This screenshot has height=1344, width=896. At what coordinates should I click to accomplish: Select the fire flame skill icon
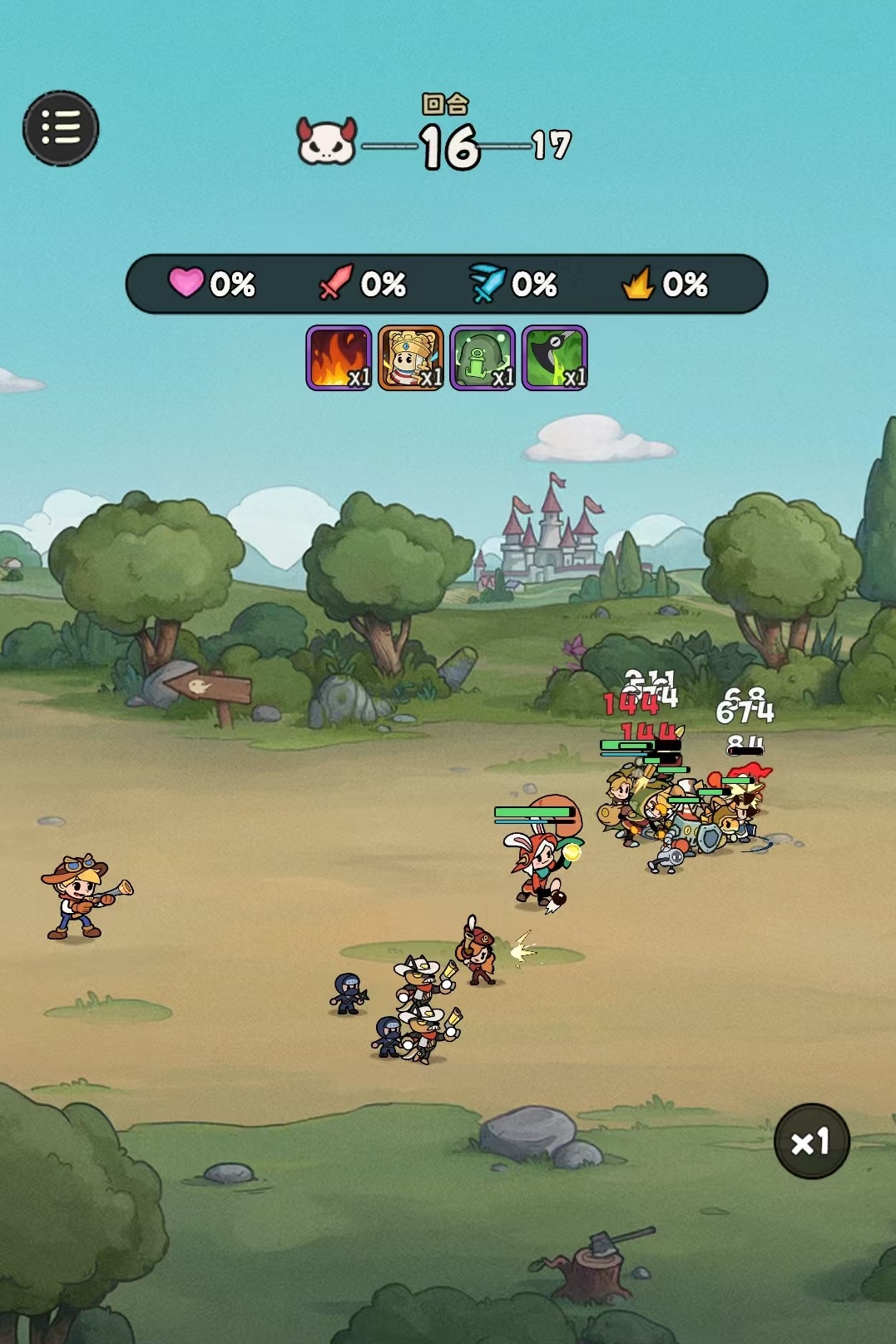339,358
